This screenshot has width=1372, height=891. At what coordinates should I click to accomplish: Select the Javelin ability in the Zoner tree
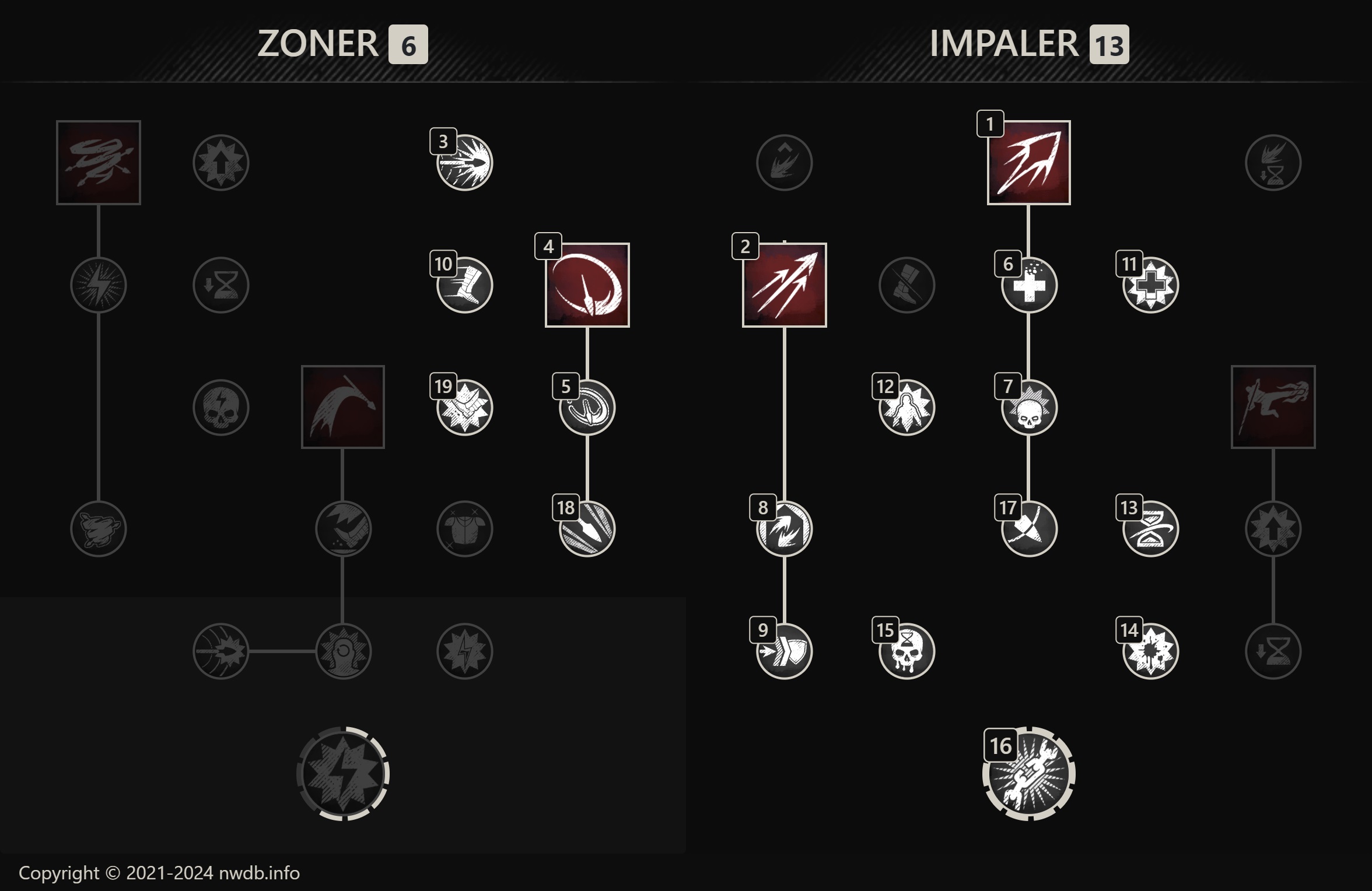click(98, 163)
